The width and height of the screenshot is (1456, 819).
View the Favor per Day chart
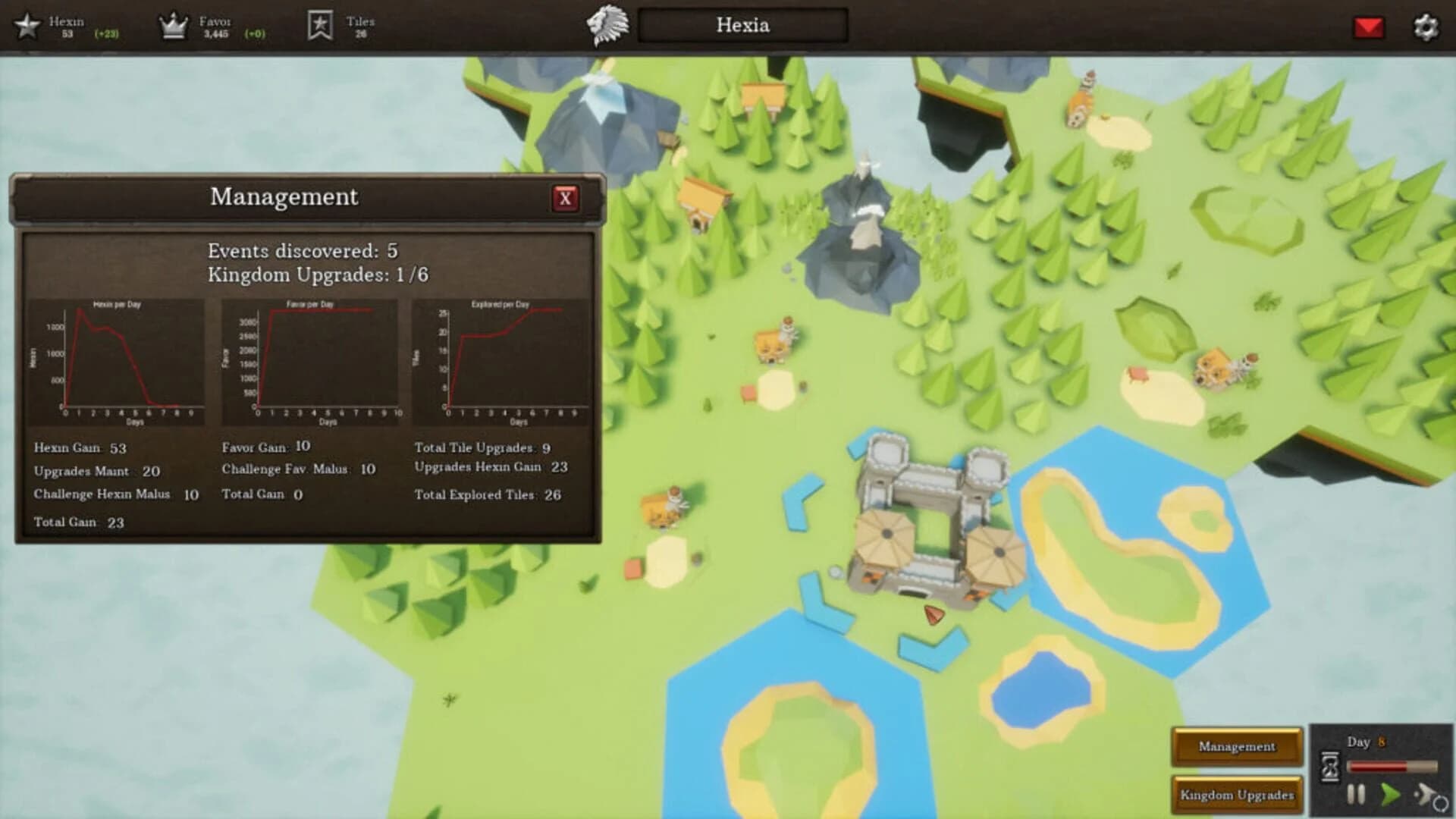click(x=313, y=356)
